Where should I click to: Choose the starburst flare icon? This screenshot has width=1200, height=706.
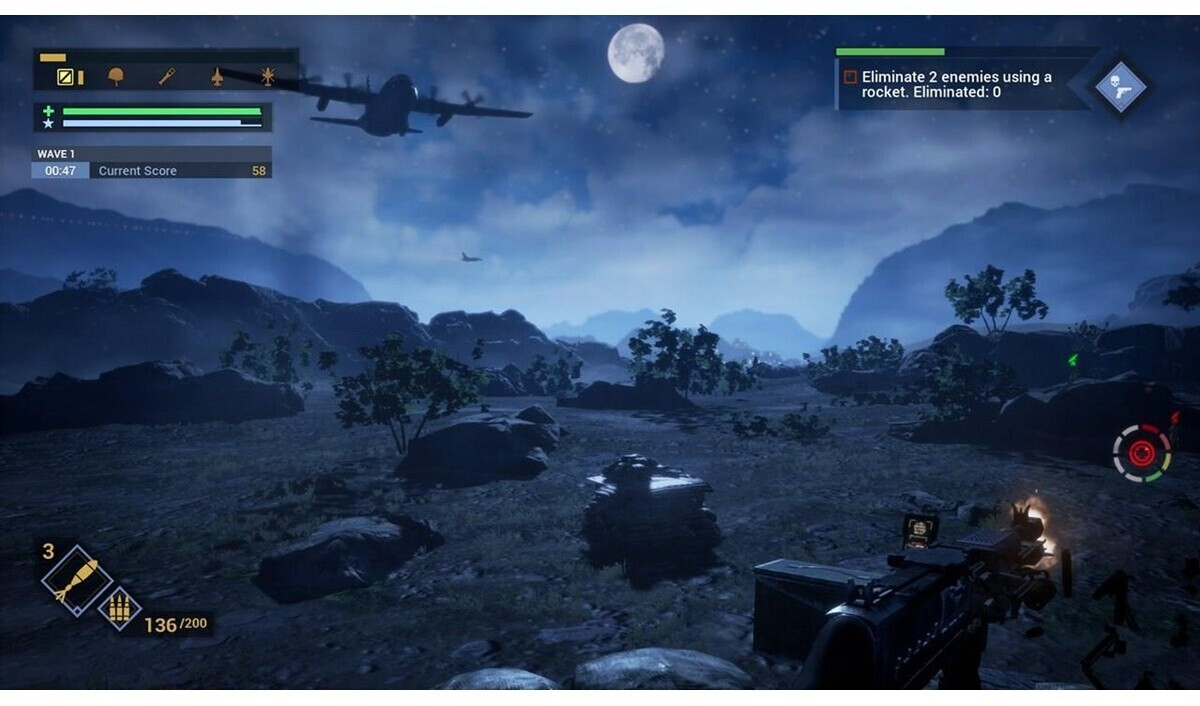coord(267,77)
